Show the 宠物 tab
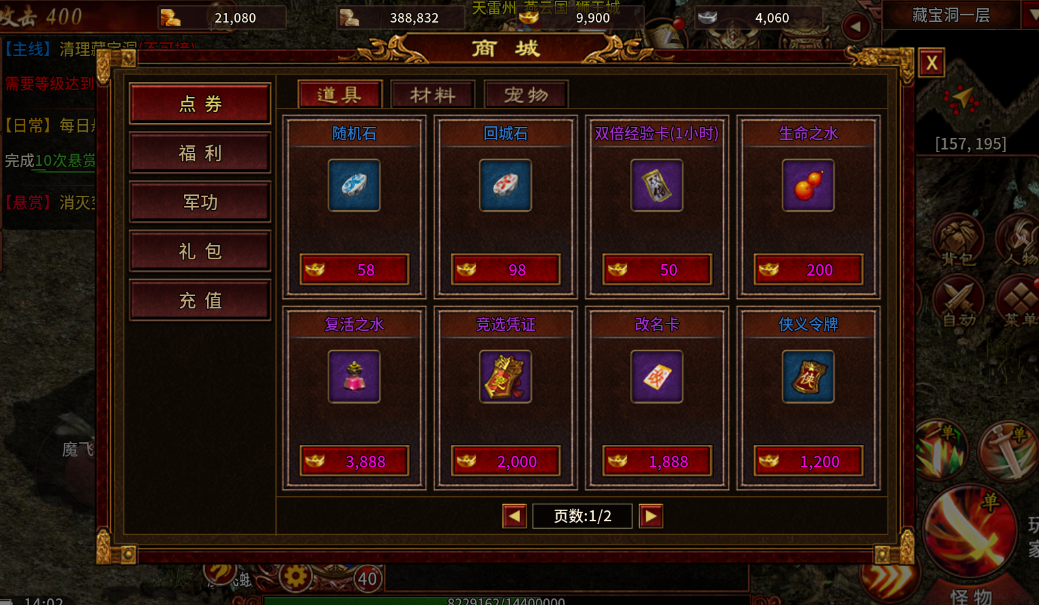The width and height of the screenshot is (1039, 605). click(526, 95)
